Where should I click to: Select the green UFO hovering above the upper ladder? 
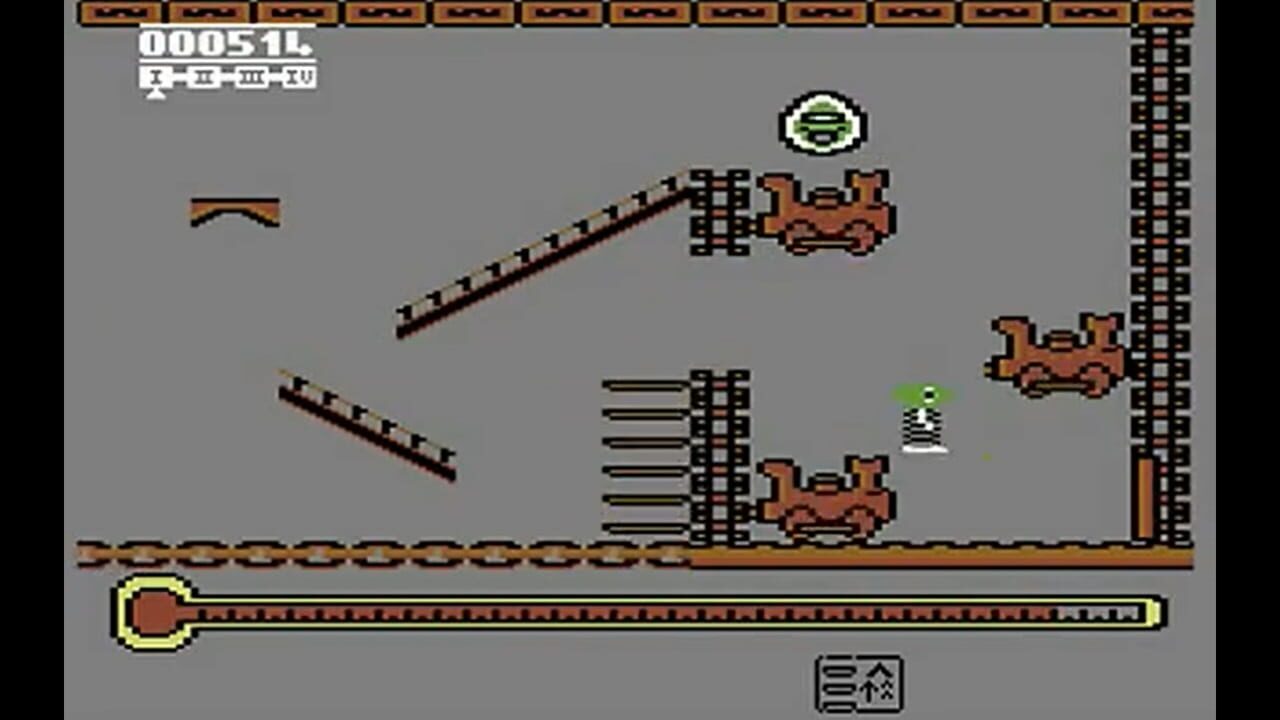coord(820,122)
